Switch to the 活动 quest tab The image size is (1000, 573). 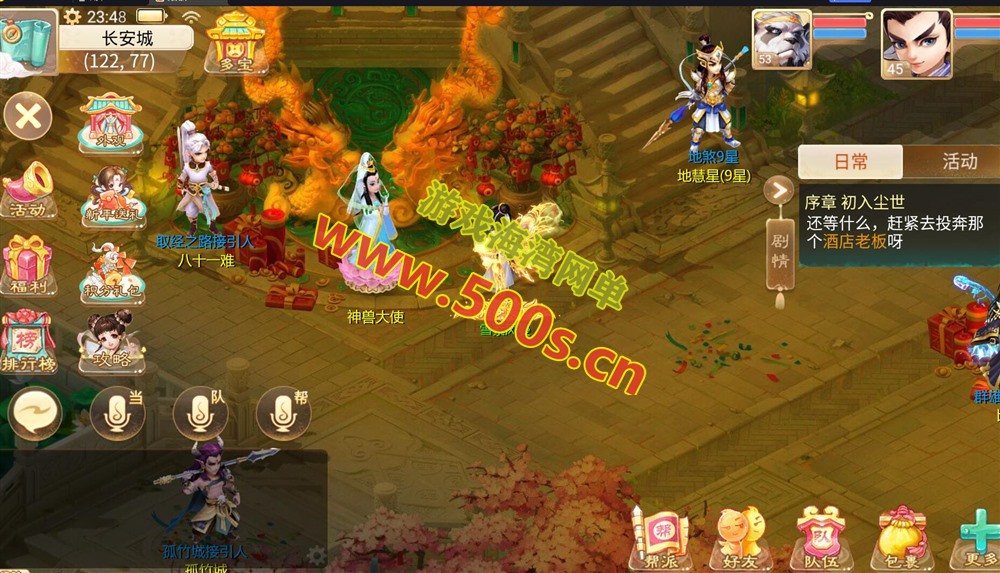point(958,162)
